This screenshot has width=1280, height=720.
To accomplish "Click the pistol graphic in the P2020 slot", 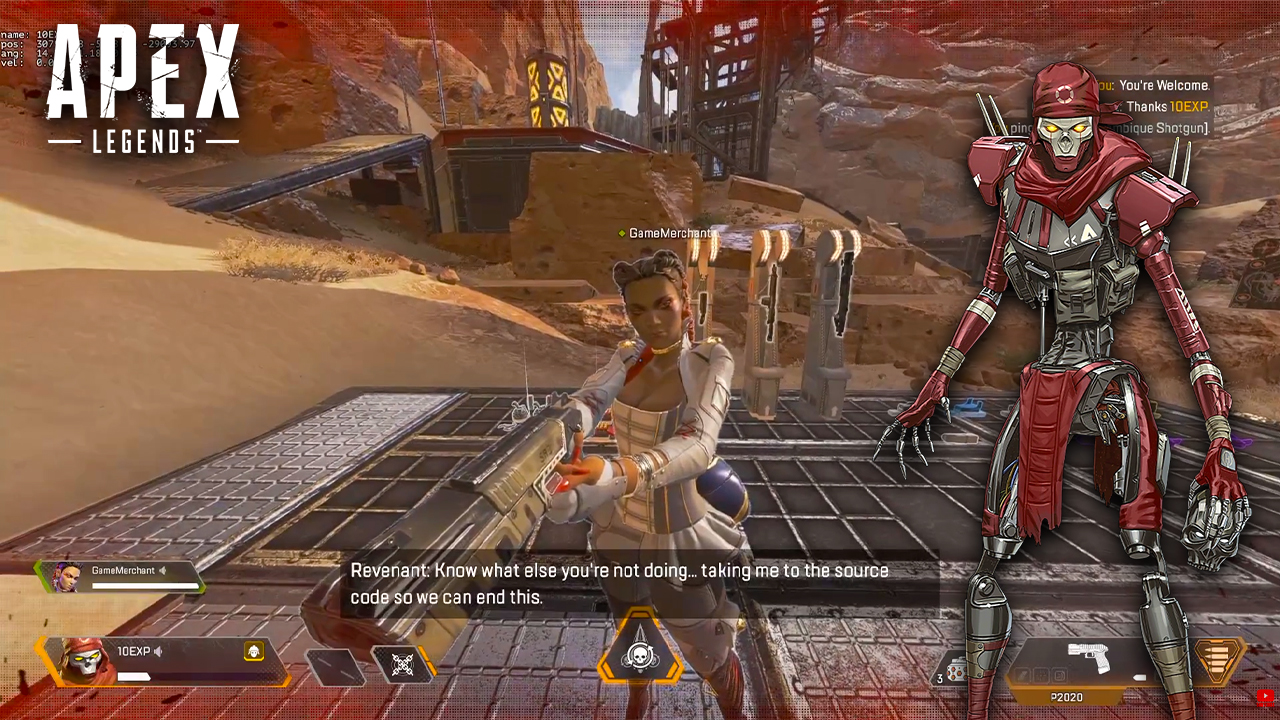I will pos(1090,656).
